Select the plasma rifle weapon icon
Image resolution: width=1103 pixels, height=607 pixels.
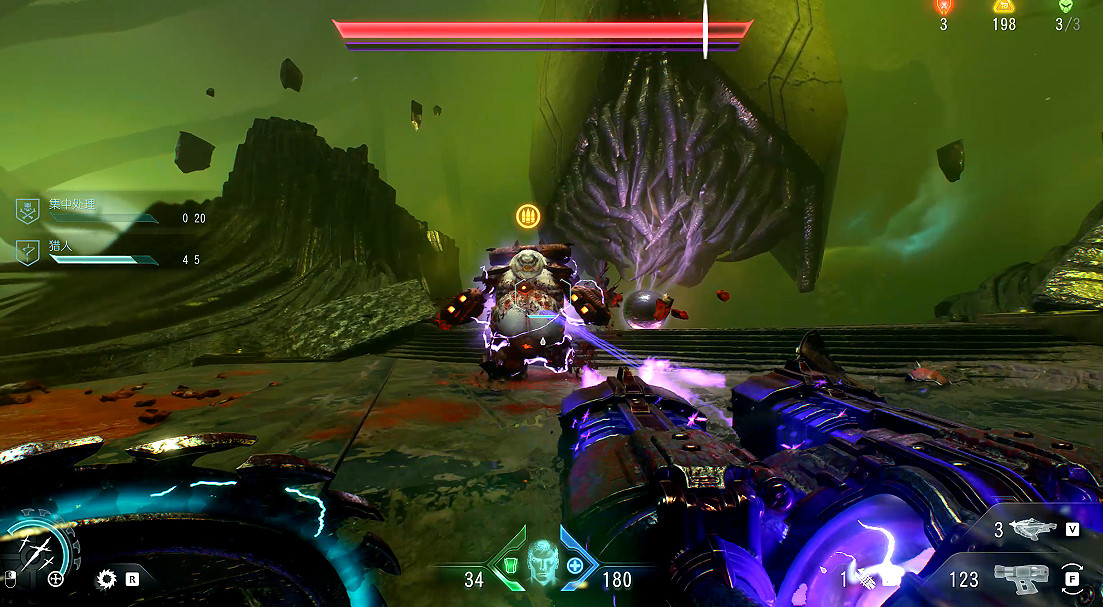pos(1020,578)
